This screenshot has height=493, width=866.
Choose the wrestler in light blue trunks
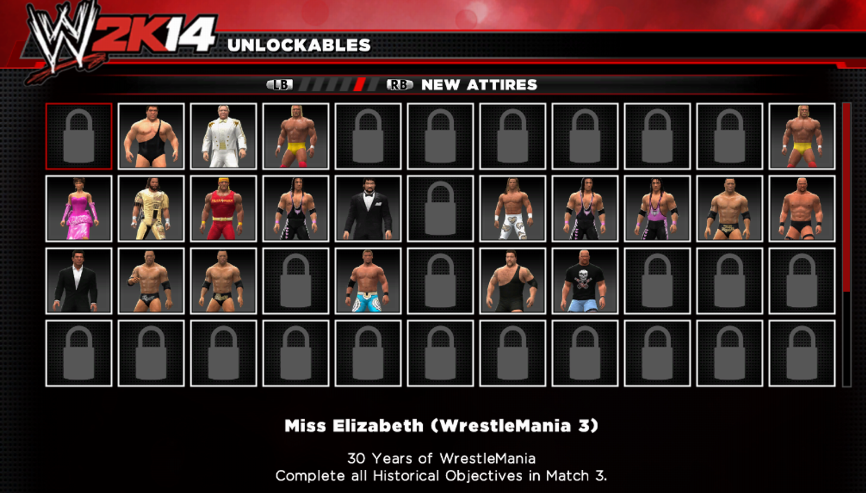[x=367, y=280]
